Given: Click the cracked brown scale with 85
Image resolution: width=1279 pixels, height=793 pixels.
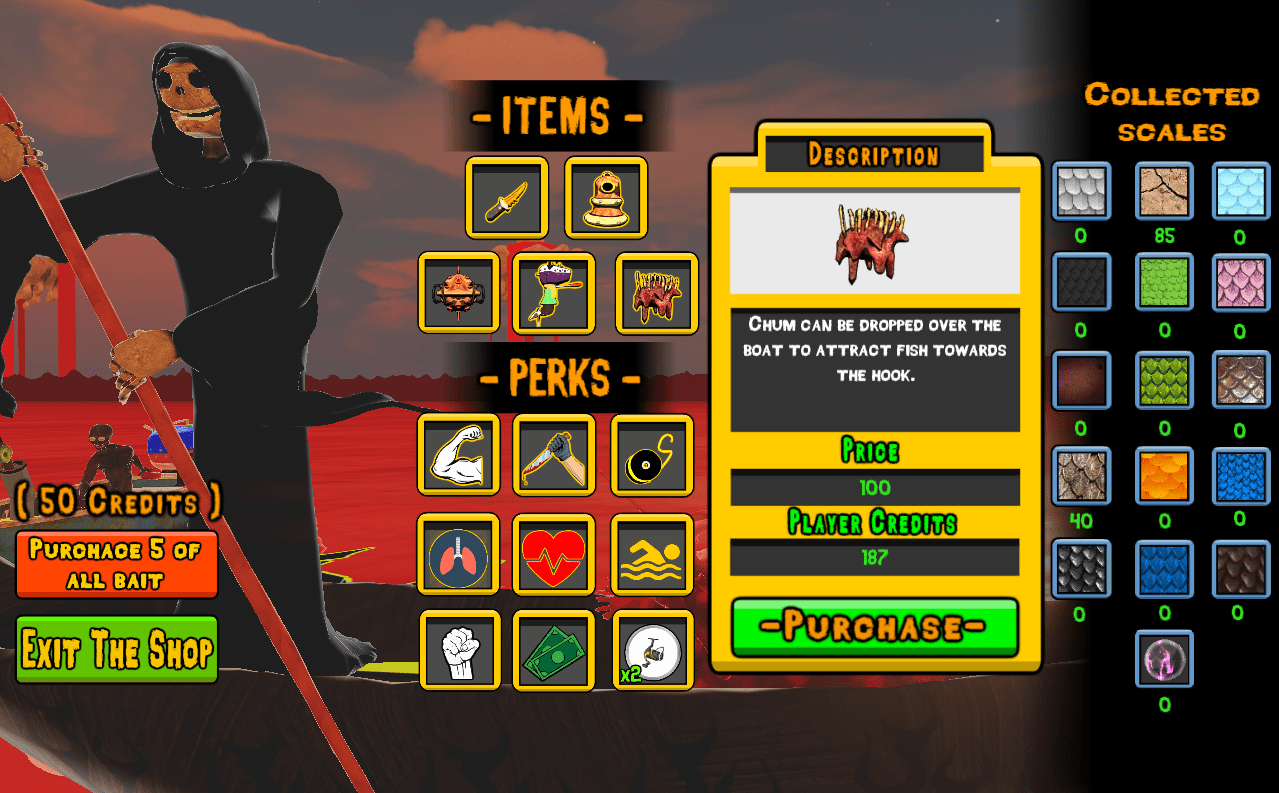Looking at the screenshot, I should pyautogui.click(x=1164, y=191).
